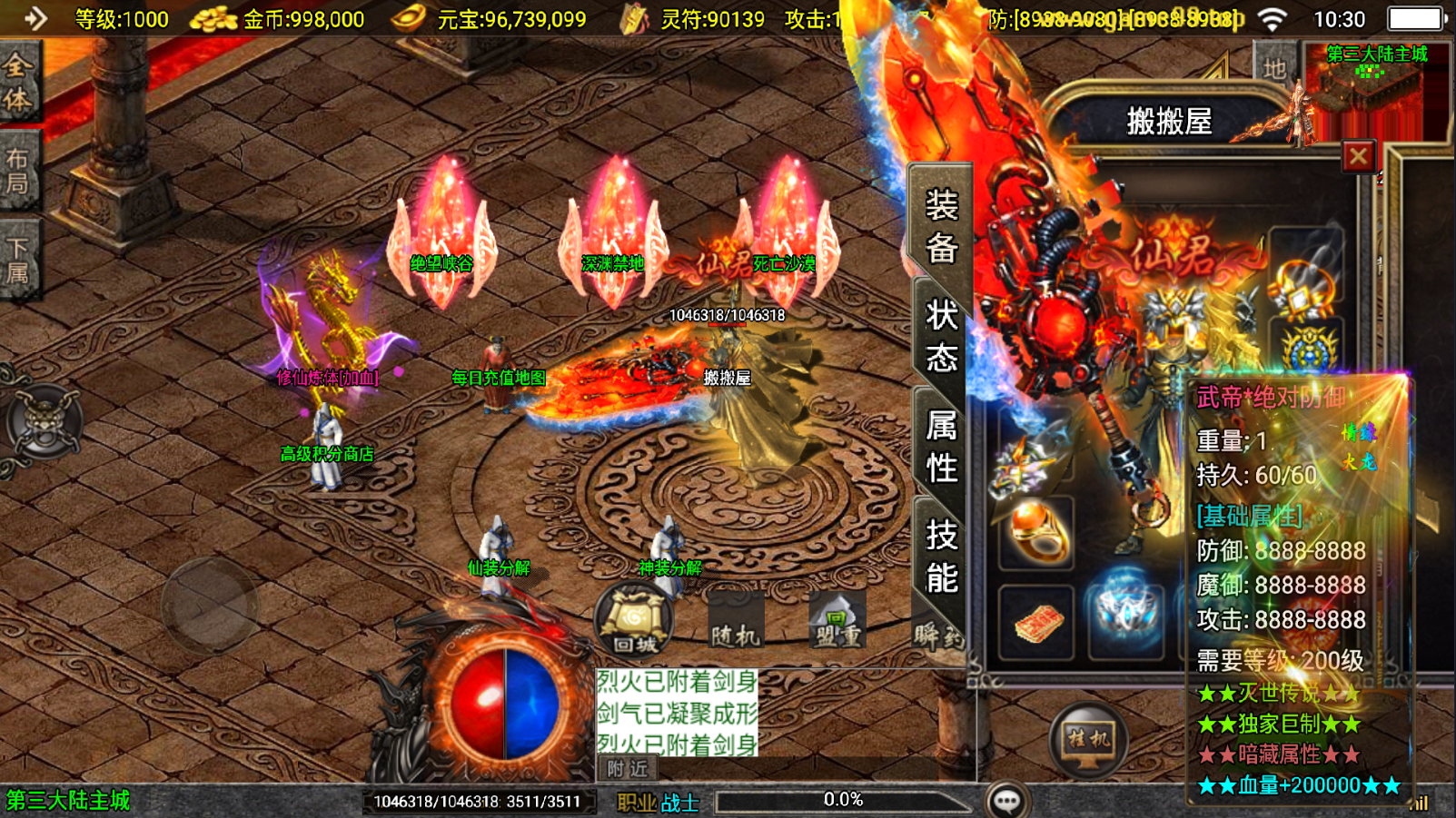Toggle 挂机 auto-battle mode
Viewport: 1456px width, 818px height.
pyautogui.click(x=1088, y=739)
